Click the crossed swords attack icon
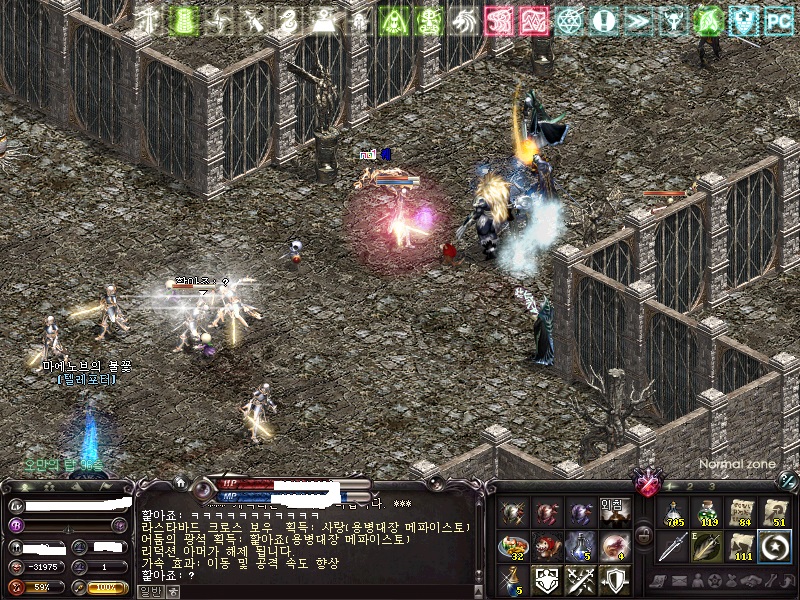Screen dimensions: 800x600 pyautogui.click(x=580, y=579)
